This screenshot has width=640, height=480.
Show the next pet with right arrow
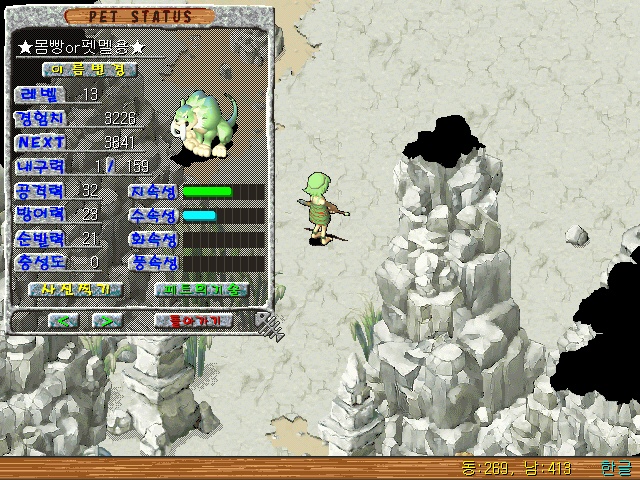tap(107, 321)
